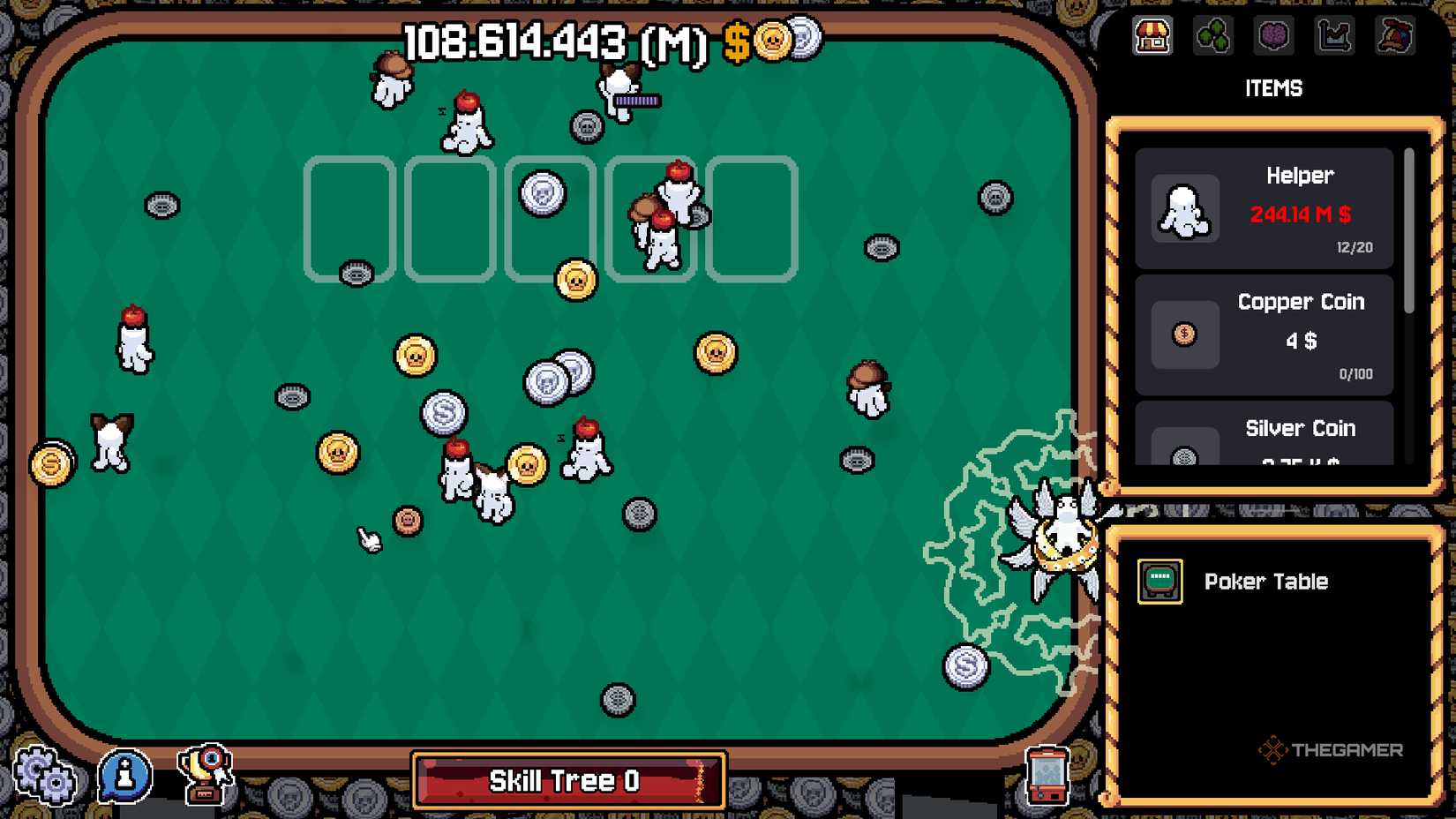Switch to the Items tab
Image resolution: width=1456 pixels, height=819 pixels.
point(1273,88)
